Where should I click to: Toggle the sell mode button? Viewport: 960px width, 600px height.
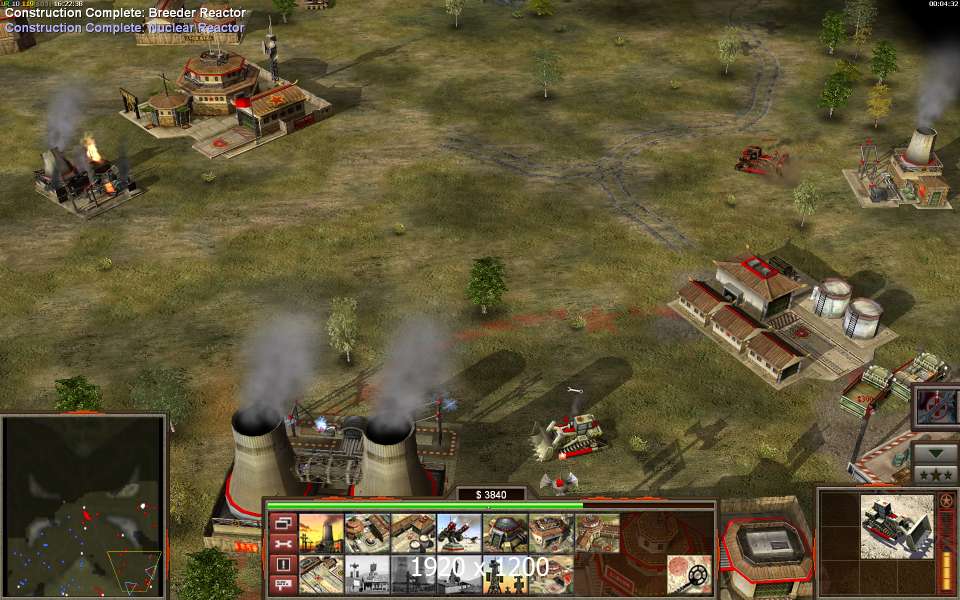pos(283,584)
